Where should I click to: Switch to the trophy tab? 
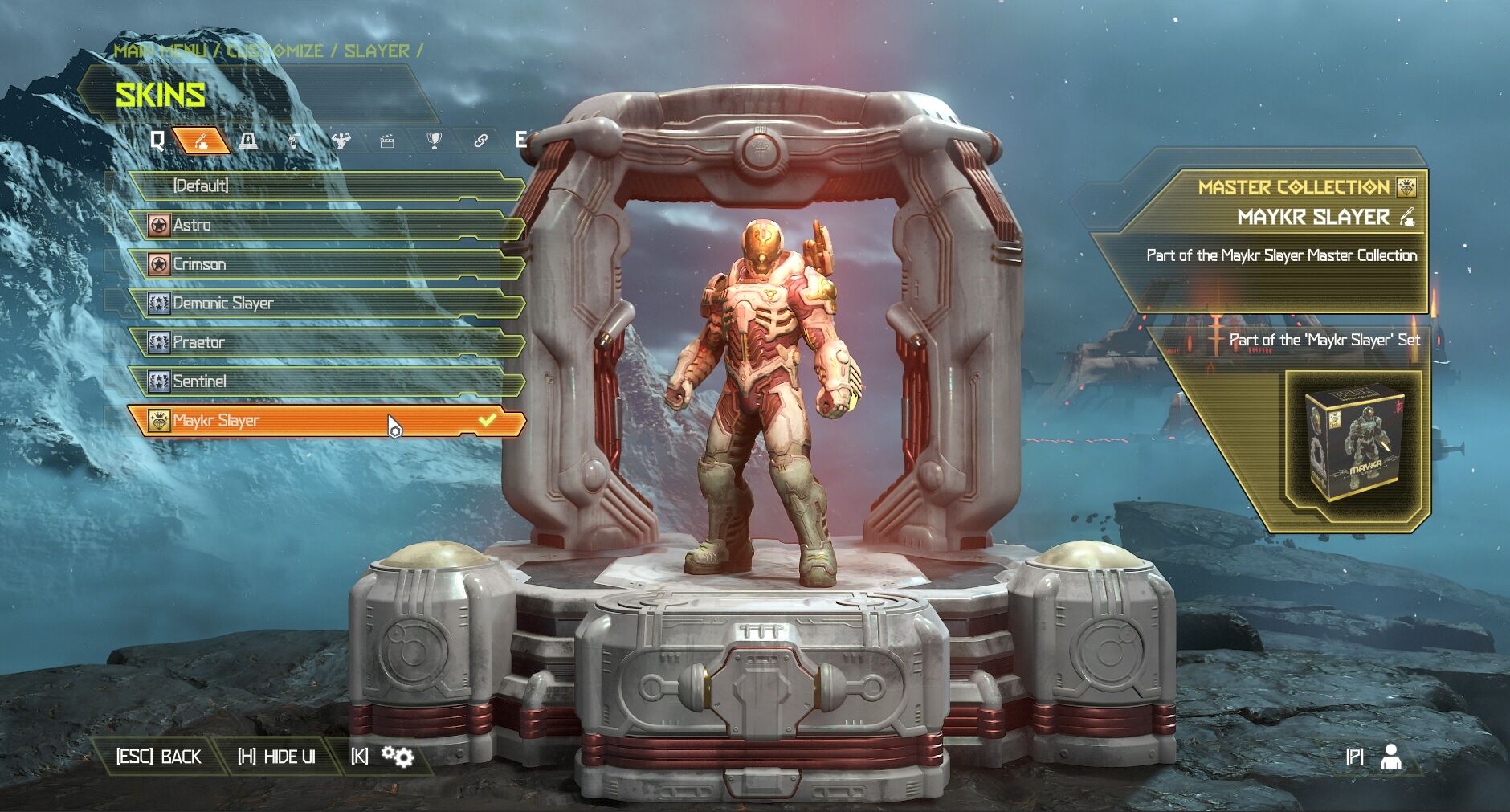click(434, 141)
